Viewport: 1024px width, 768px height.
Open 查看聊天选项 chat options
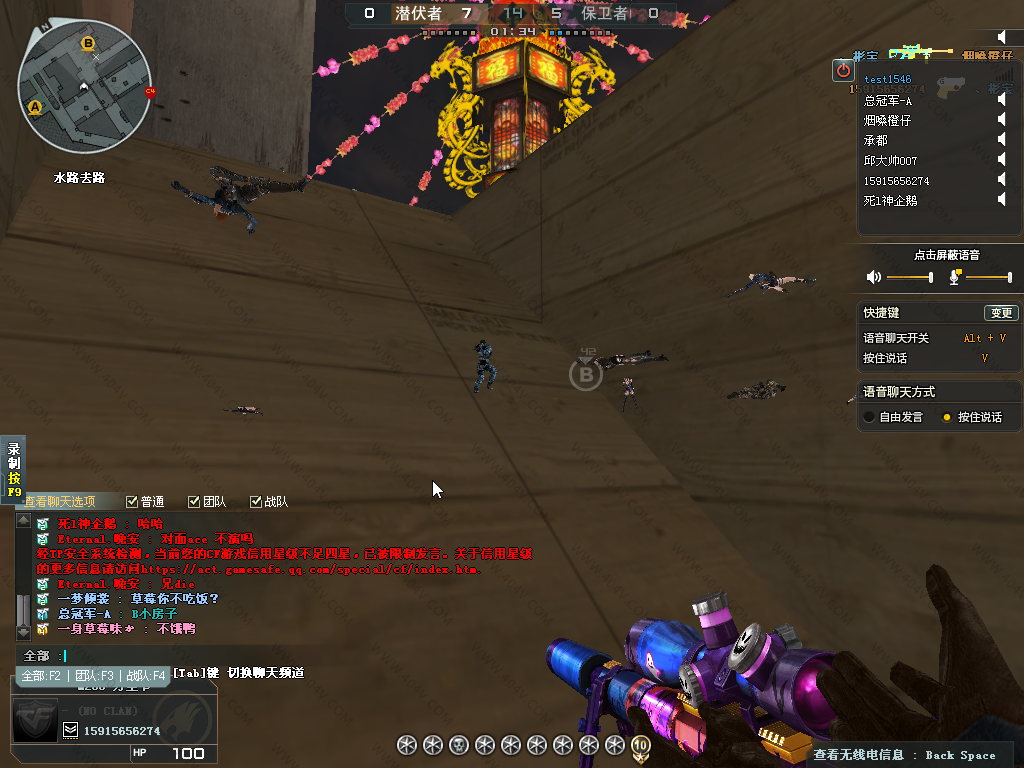click(x=60, y=502)
